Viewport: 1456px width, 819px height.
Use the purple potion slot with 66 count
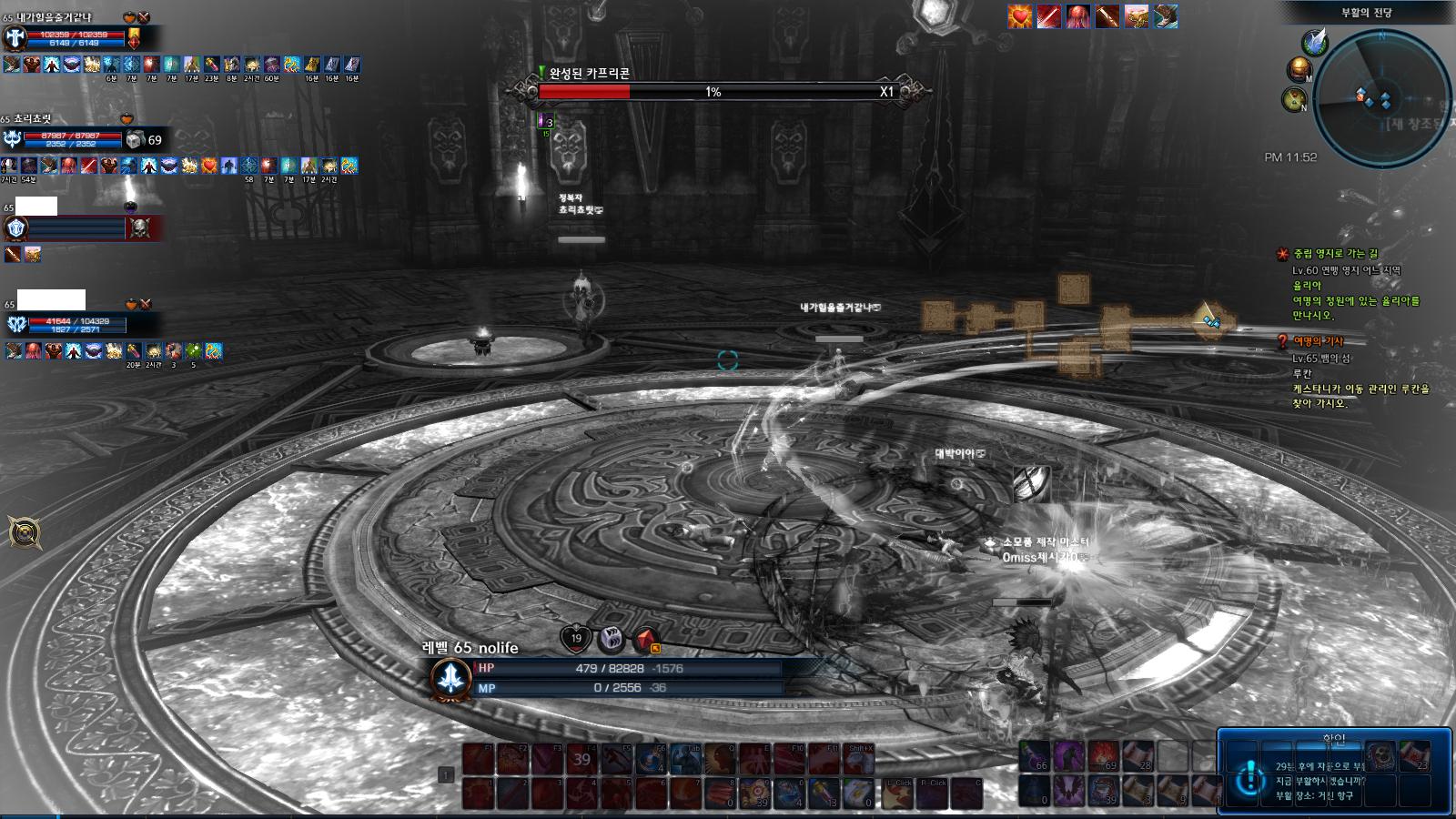pyautogui.click(x=1035, y=756)
